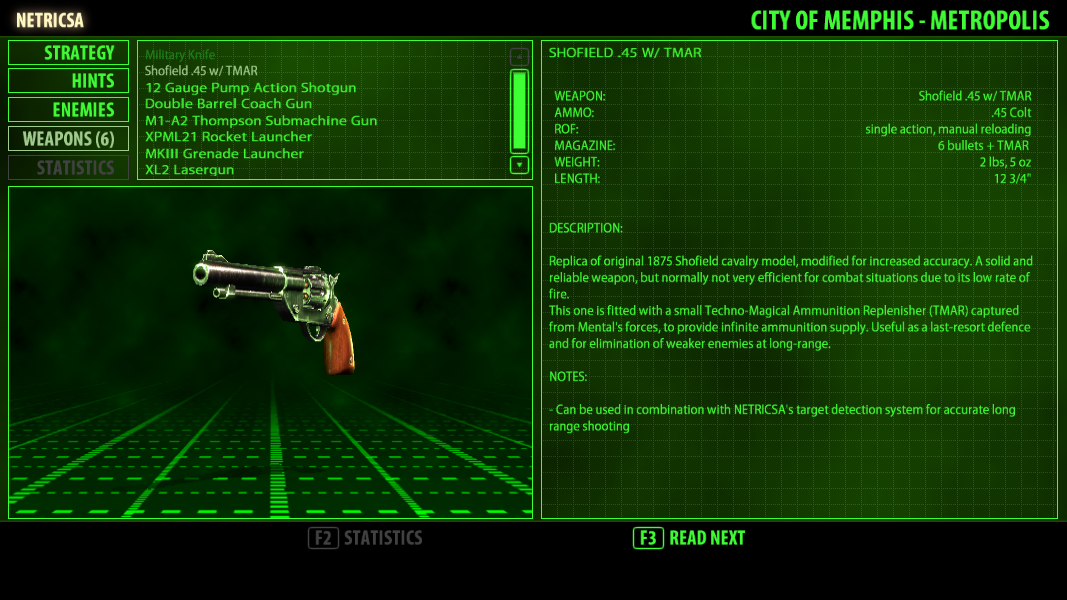View M1-A2 Thompson Submachine Gun entry

click(261, 121)
